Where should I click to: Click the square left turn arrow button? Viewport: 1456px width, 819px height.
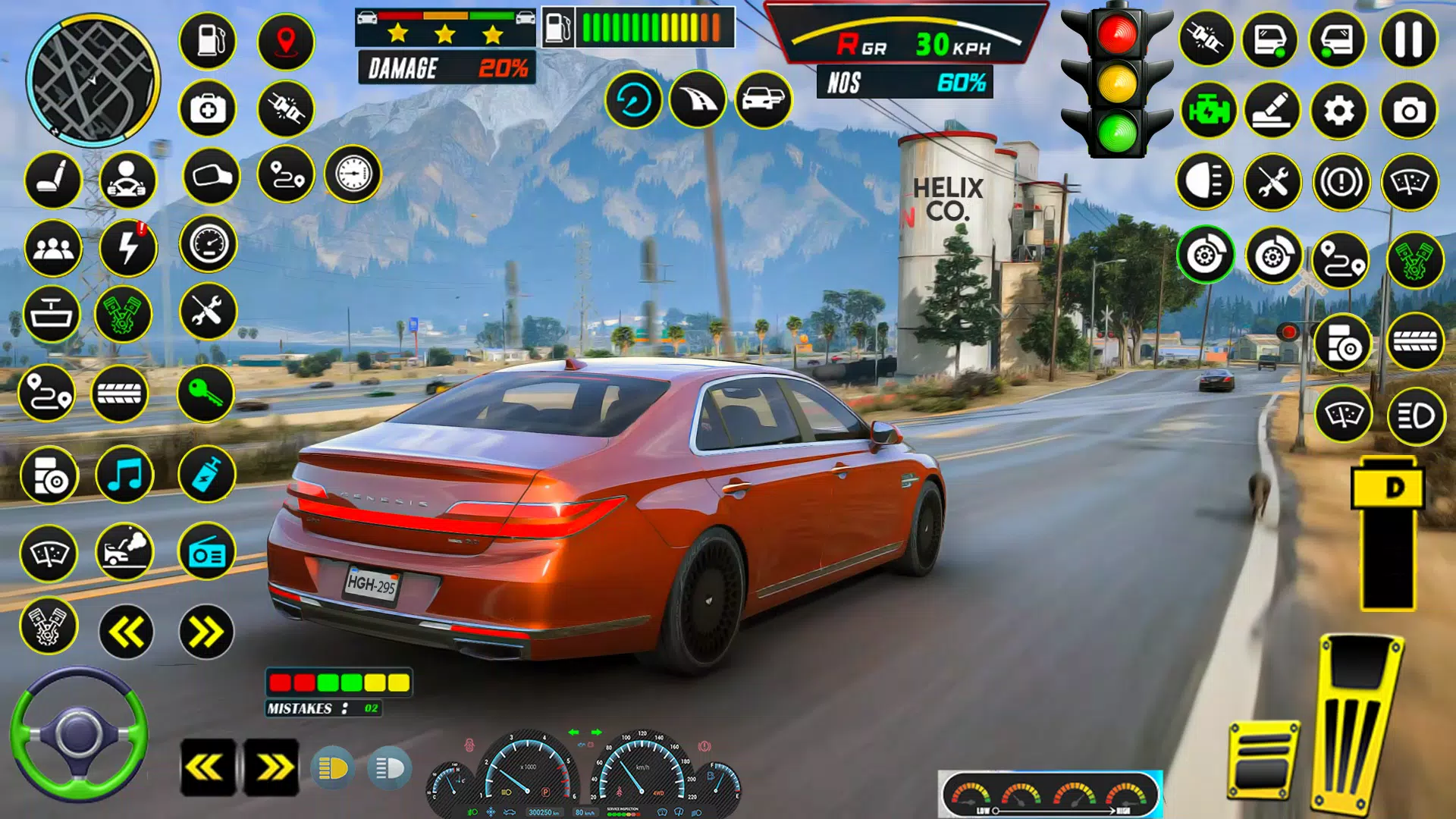click(207, 767)
